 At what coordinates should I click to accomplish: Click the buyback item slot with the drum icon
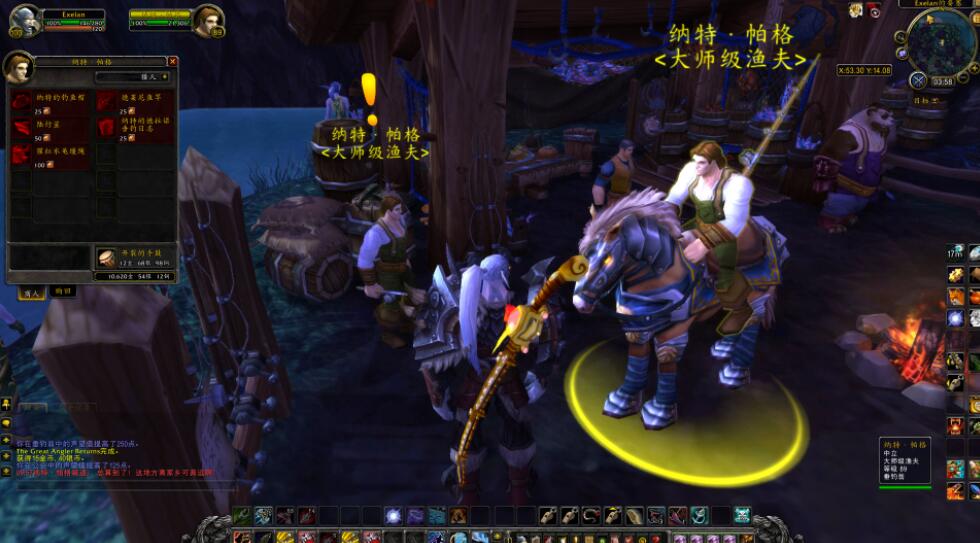106,258
